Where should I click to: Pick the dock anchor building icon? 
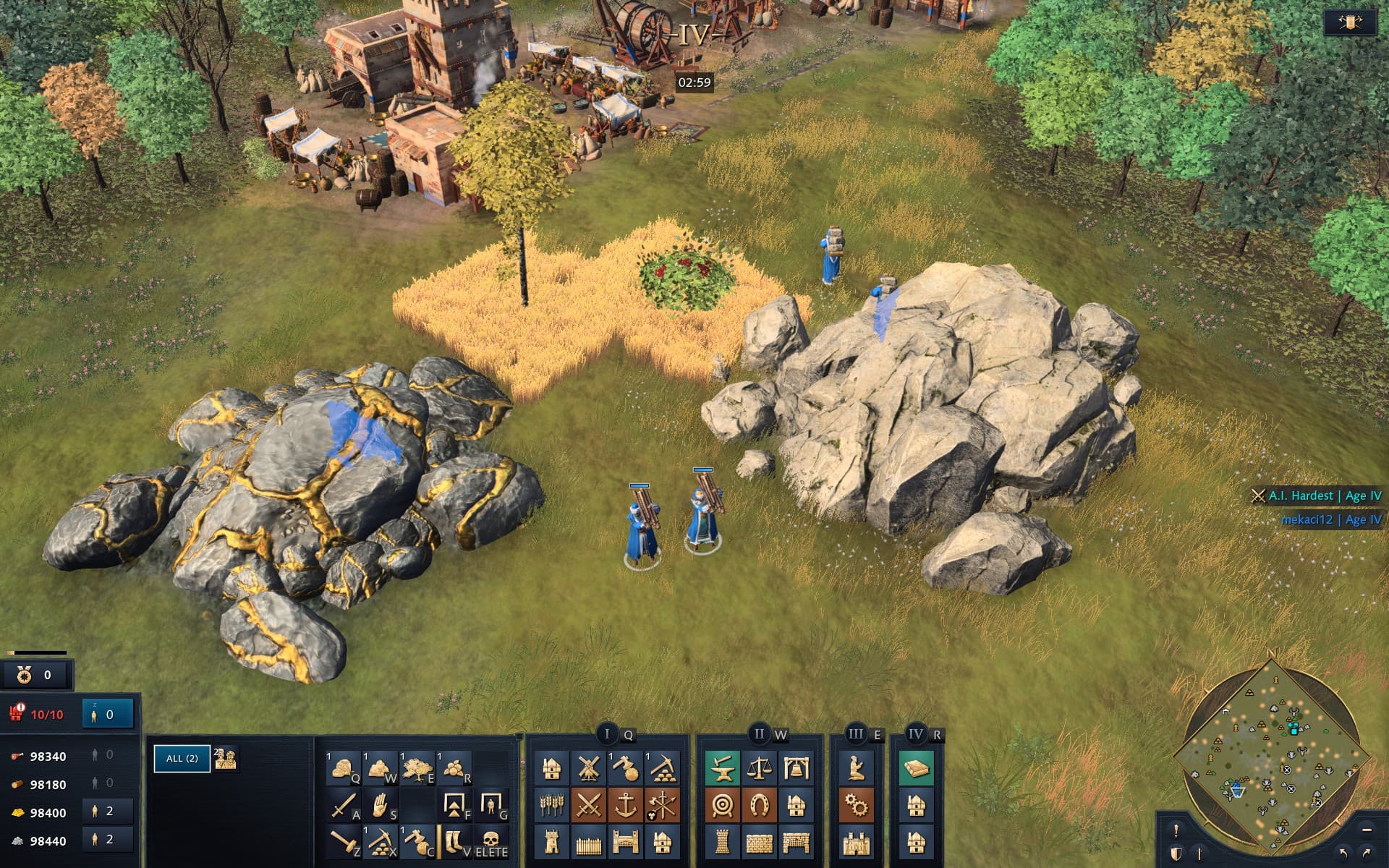click(x=626, y=805)
